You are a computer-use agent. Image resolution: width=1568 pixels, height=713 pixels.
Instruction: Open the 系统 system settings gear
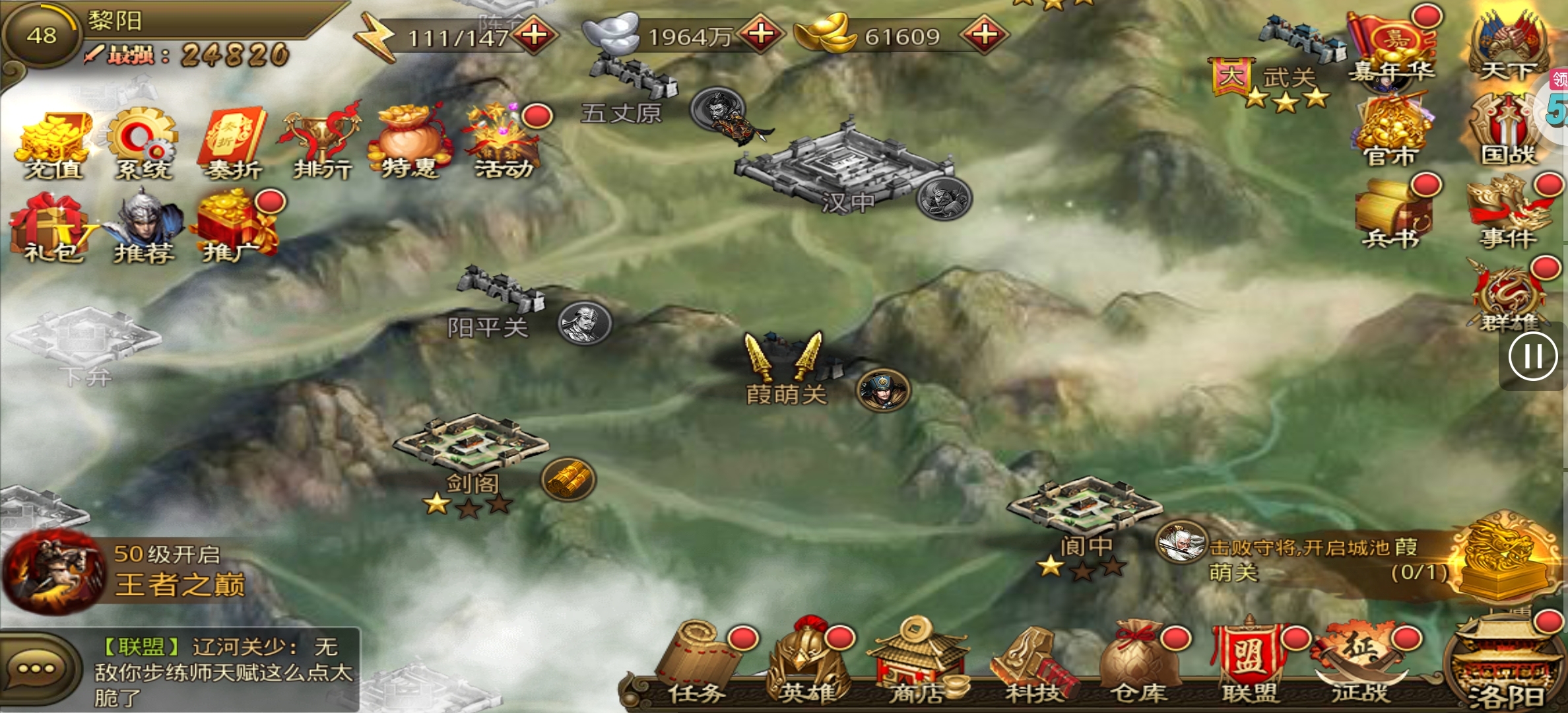point(143,145)
